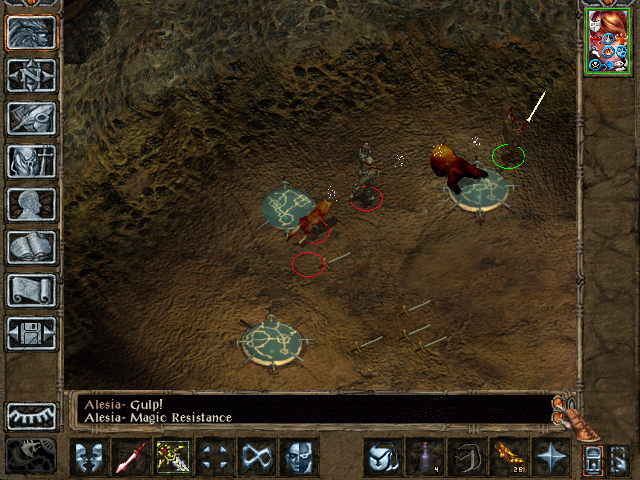640x480 pixels.
Task: Click the infinity-loop ability button
Action: tap(256, 457)
